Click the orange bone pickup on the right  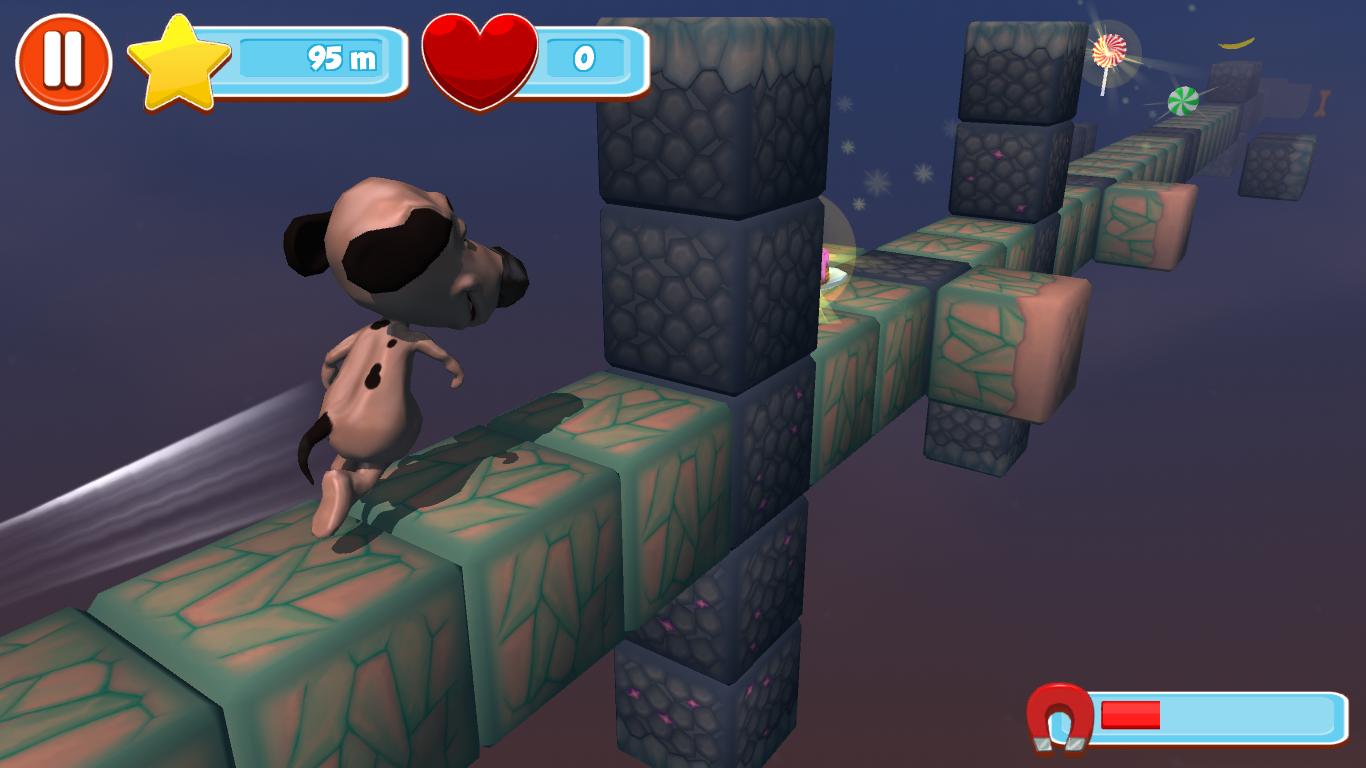pos(1324,104)
